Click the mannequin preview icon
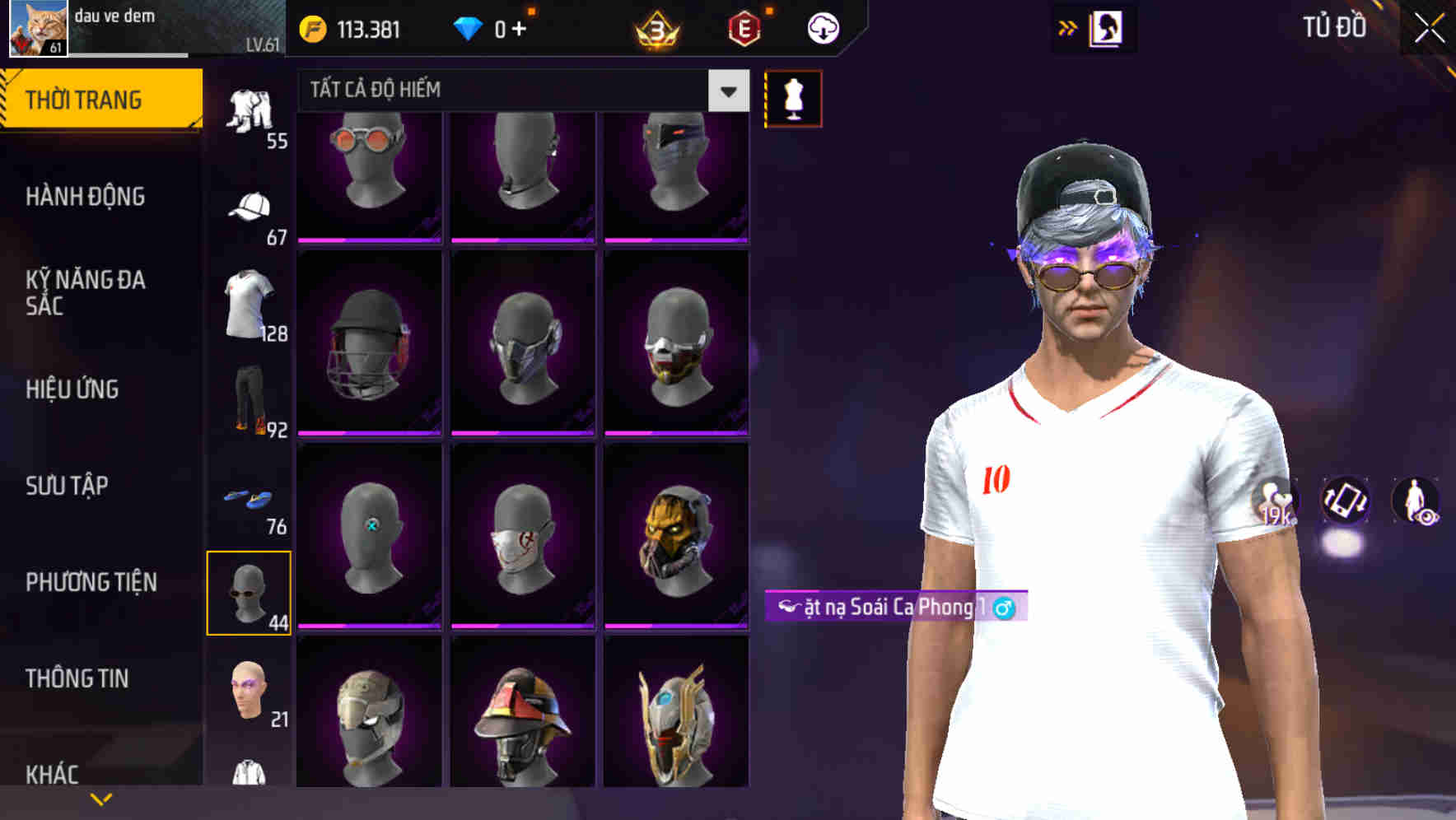The height and width of the screenshot is (820, 1456). (x=793, y=97)
